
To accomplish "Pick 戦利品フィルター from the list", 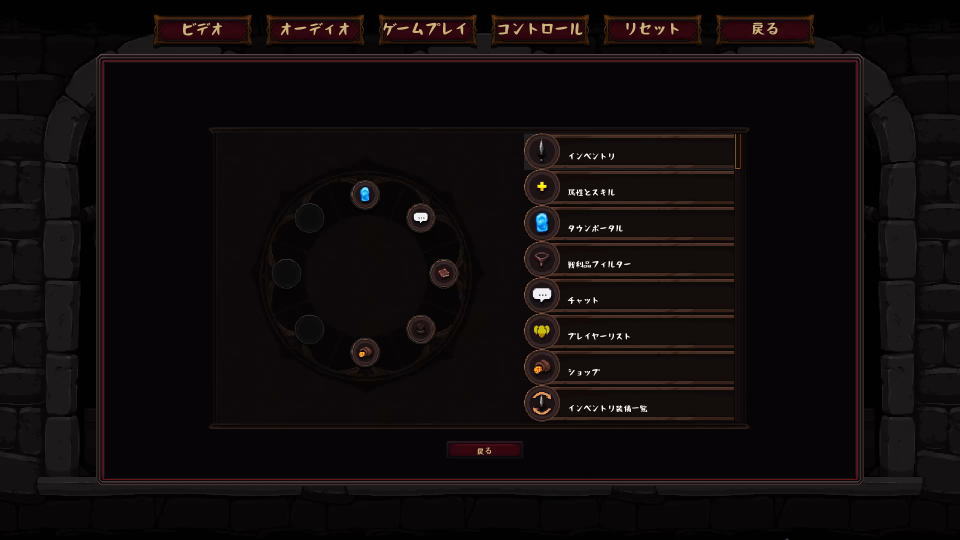I will [x=630, y=261].
